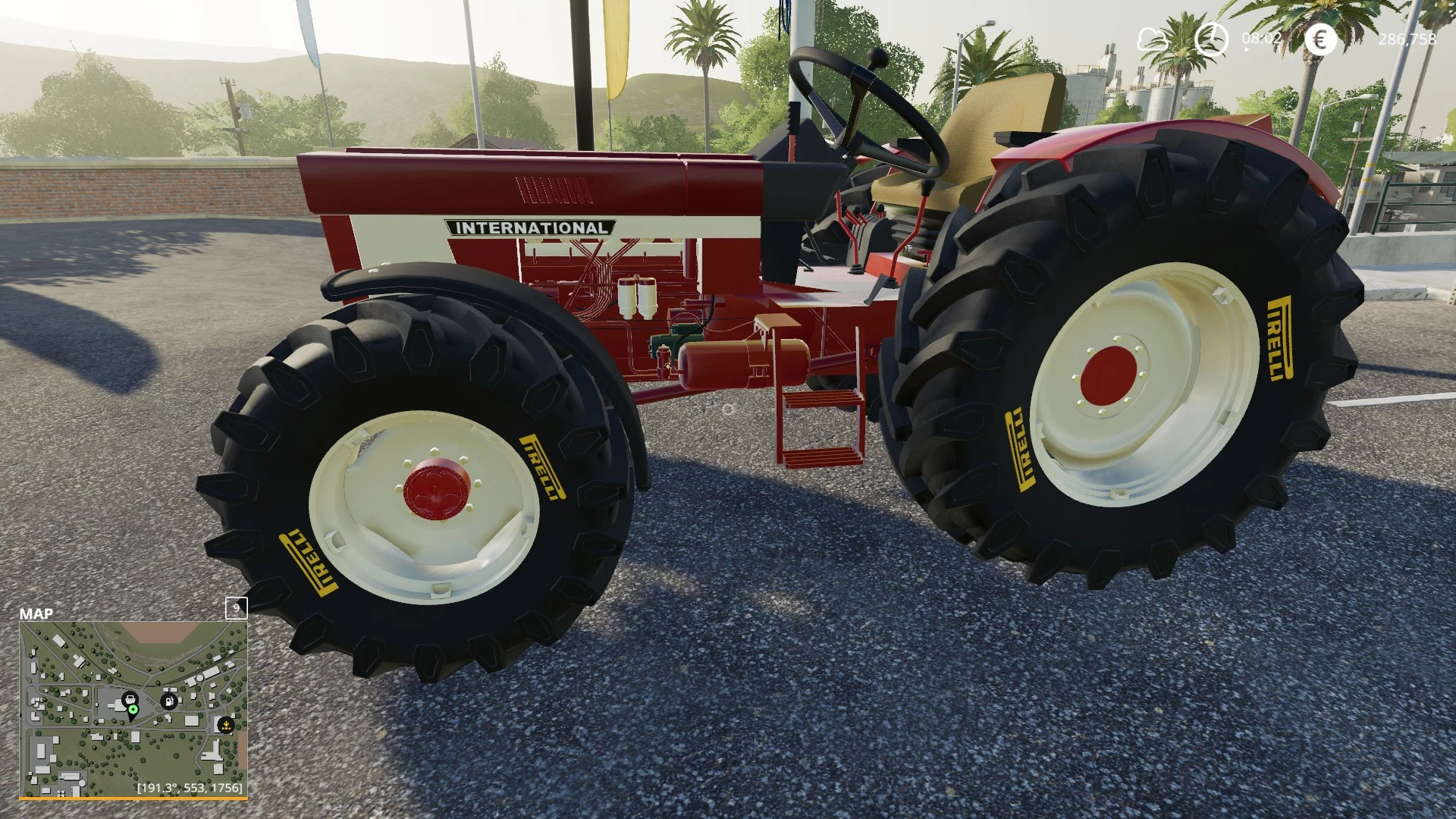The height and width of the screenshot is (819, 1456).
Task: Click the 08:02 time display
Action: (x=1261, y=37)
